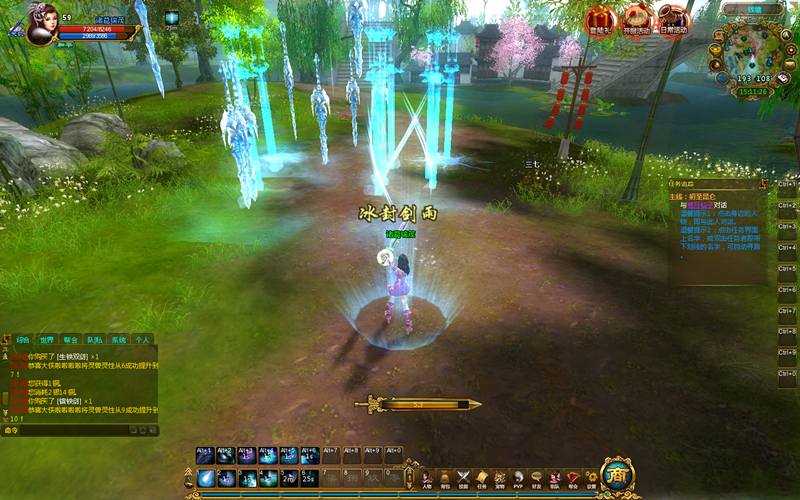This screenshot has height=500, width=800.
Task: Open the 日常活动 daily activities icon
Action: click(674, 19)
